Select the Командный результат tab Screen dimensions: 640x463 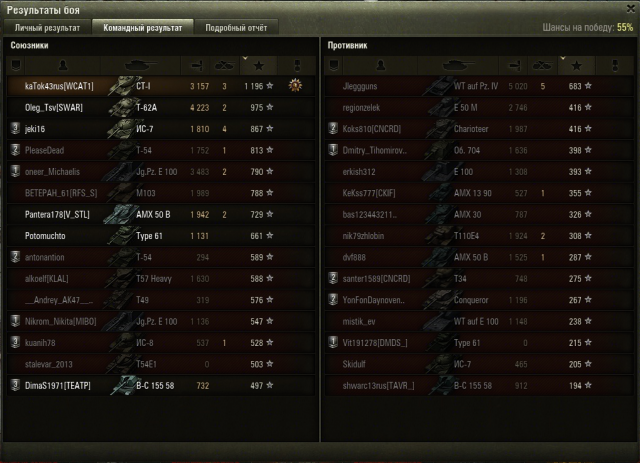(x=143, y=28)
